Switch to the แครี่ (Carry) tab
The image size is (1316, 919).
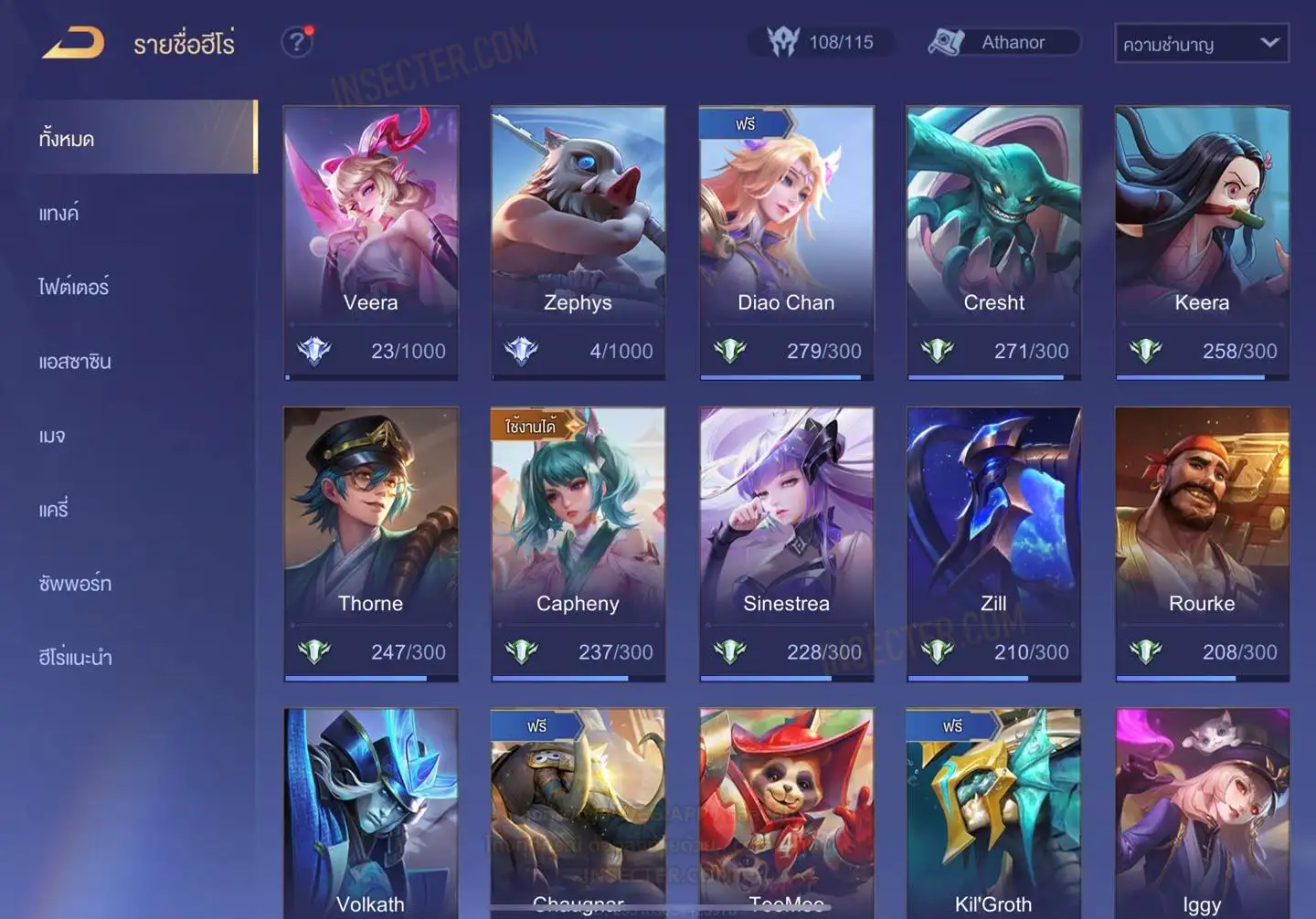54,510
